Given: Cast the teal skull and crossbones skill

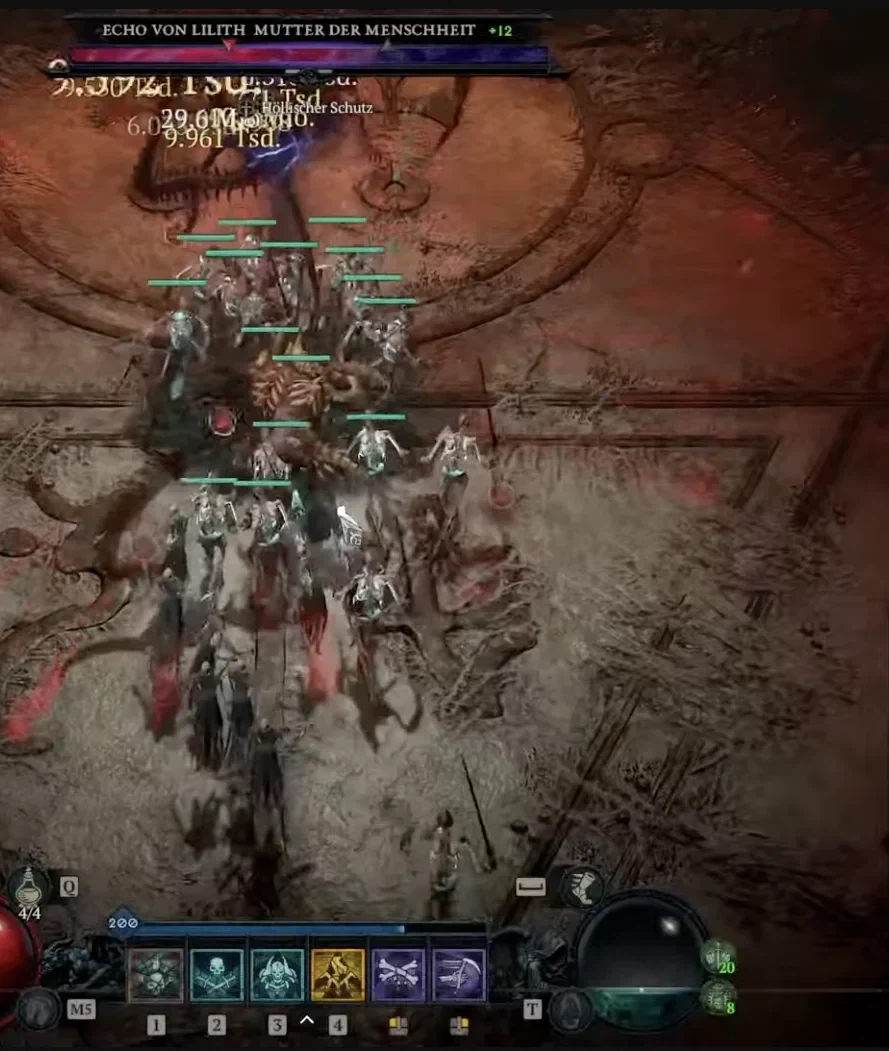Looking at the screenshot, I should [217, 975].
